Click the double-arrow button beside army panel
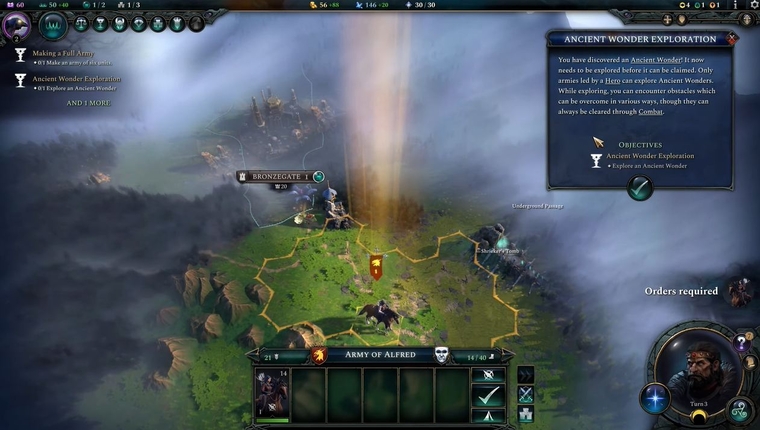This screenshot has height=430, width=760. coord(526,375)
